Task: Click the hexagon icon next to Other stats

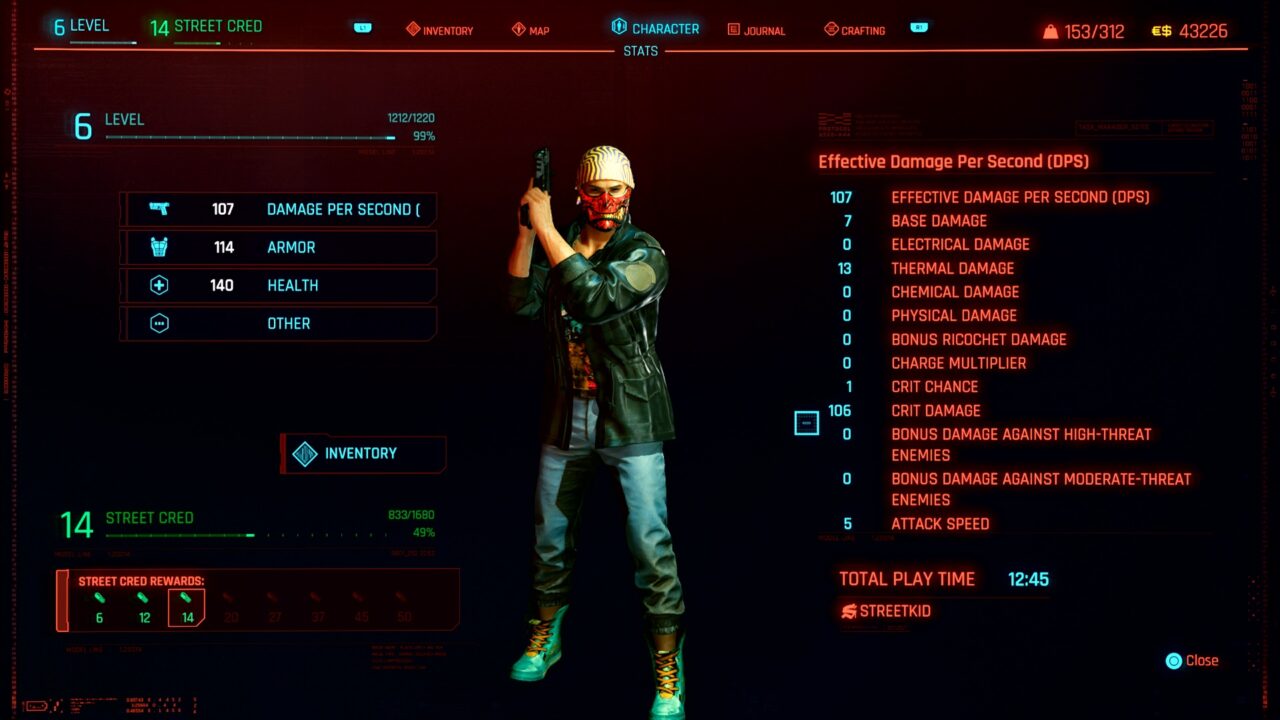Action: [161, 323]
